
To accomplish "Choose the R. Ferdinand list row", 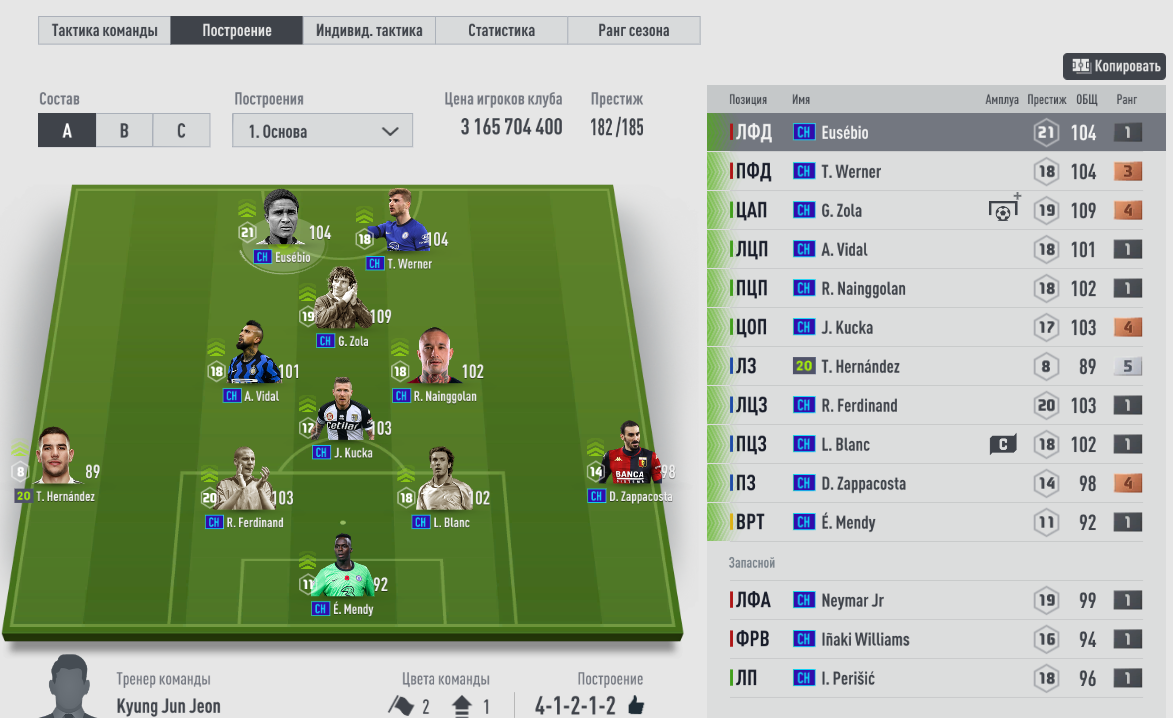I will [x=936, y=406].
